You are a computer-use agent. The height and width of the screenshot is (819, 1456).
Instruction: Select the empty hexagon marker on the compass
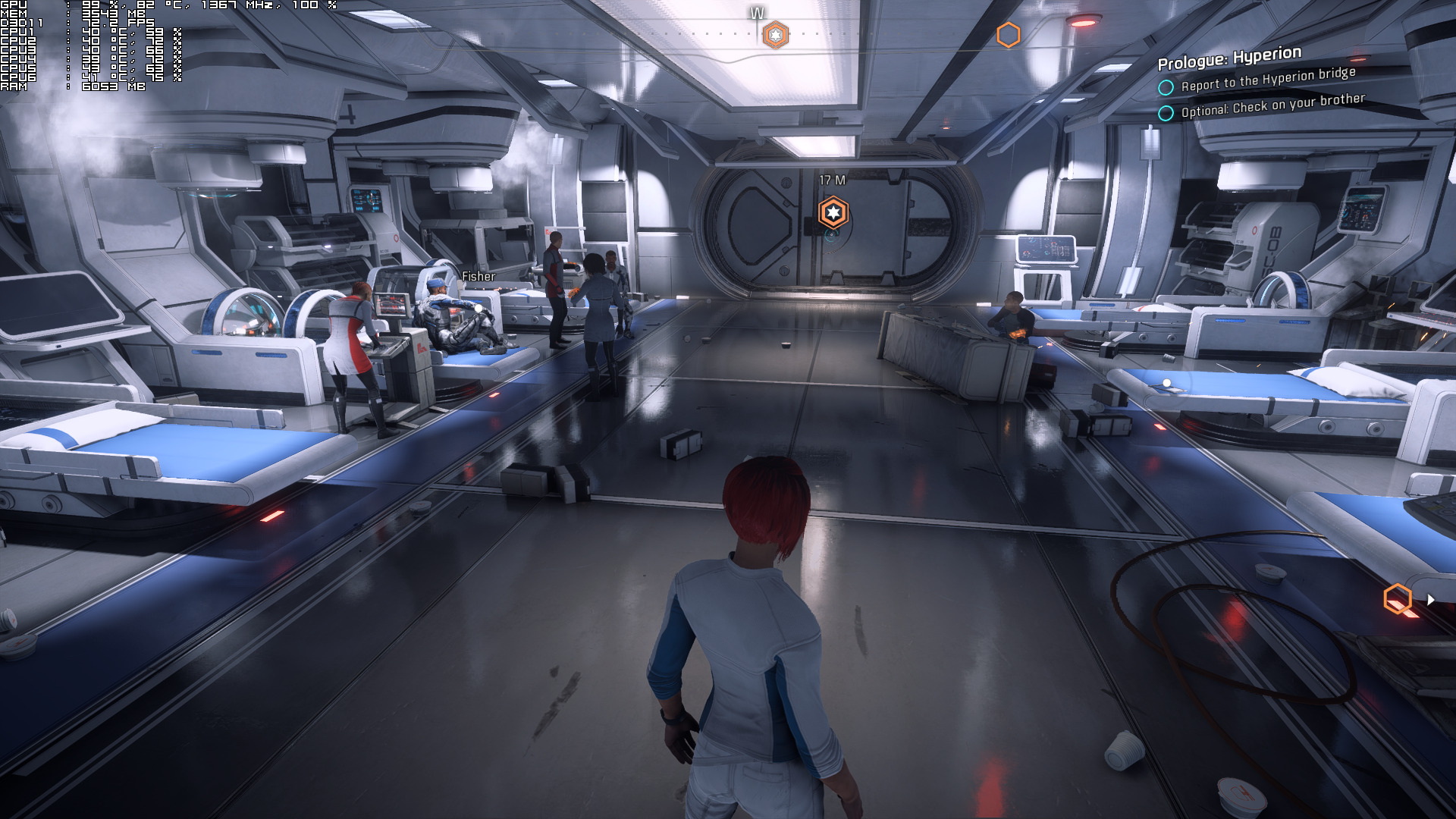(1008, 35)
